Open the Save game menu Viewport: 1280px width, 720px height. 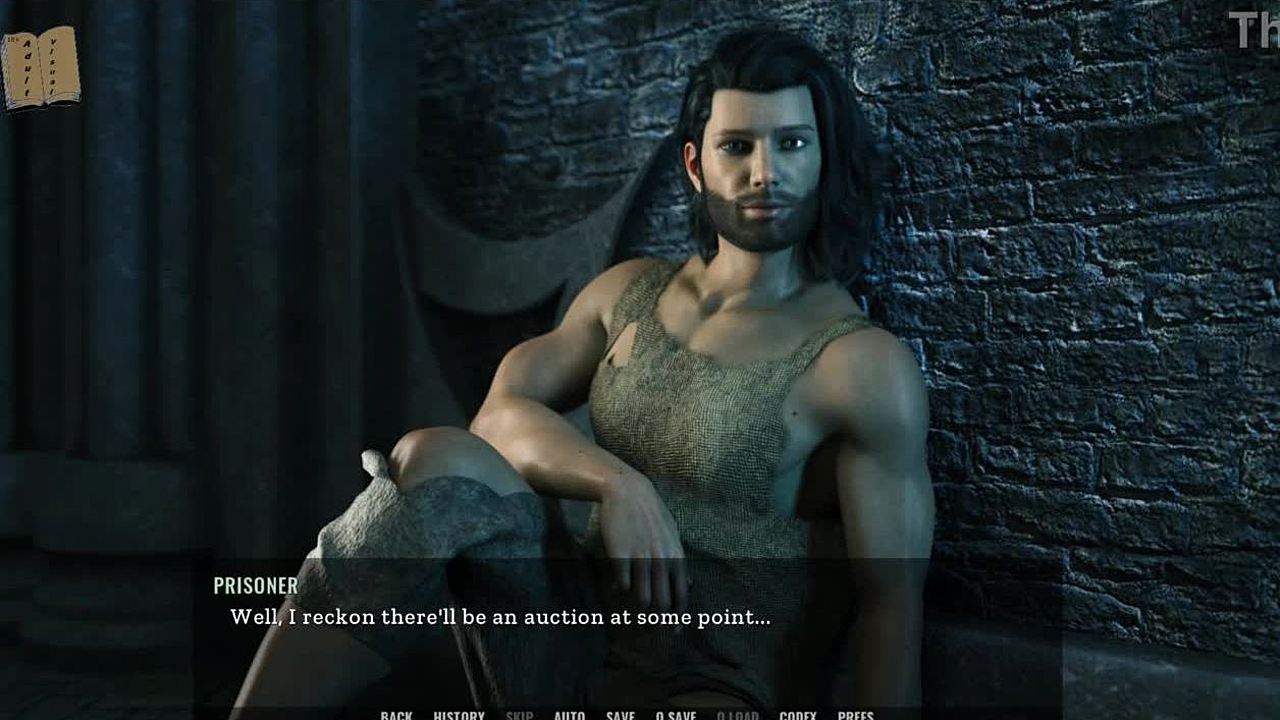pos(620,715)
